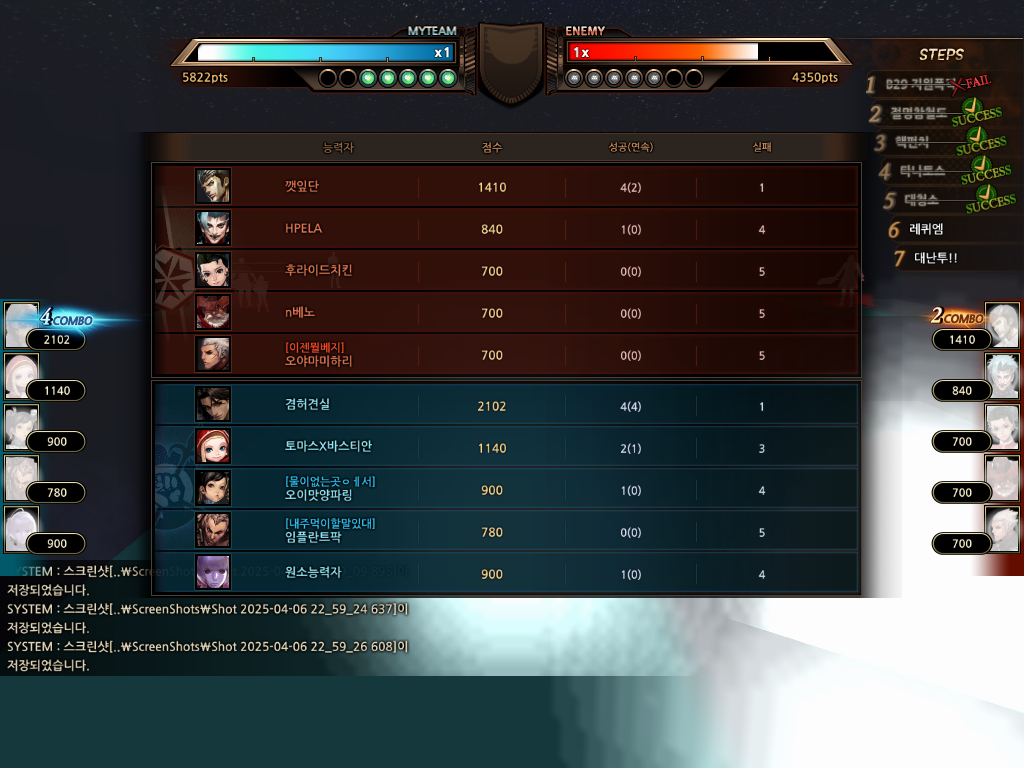Choose the 원소능력자 player row
The width and height of the screenshot is (1024, 768).
[505, 573]
